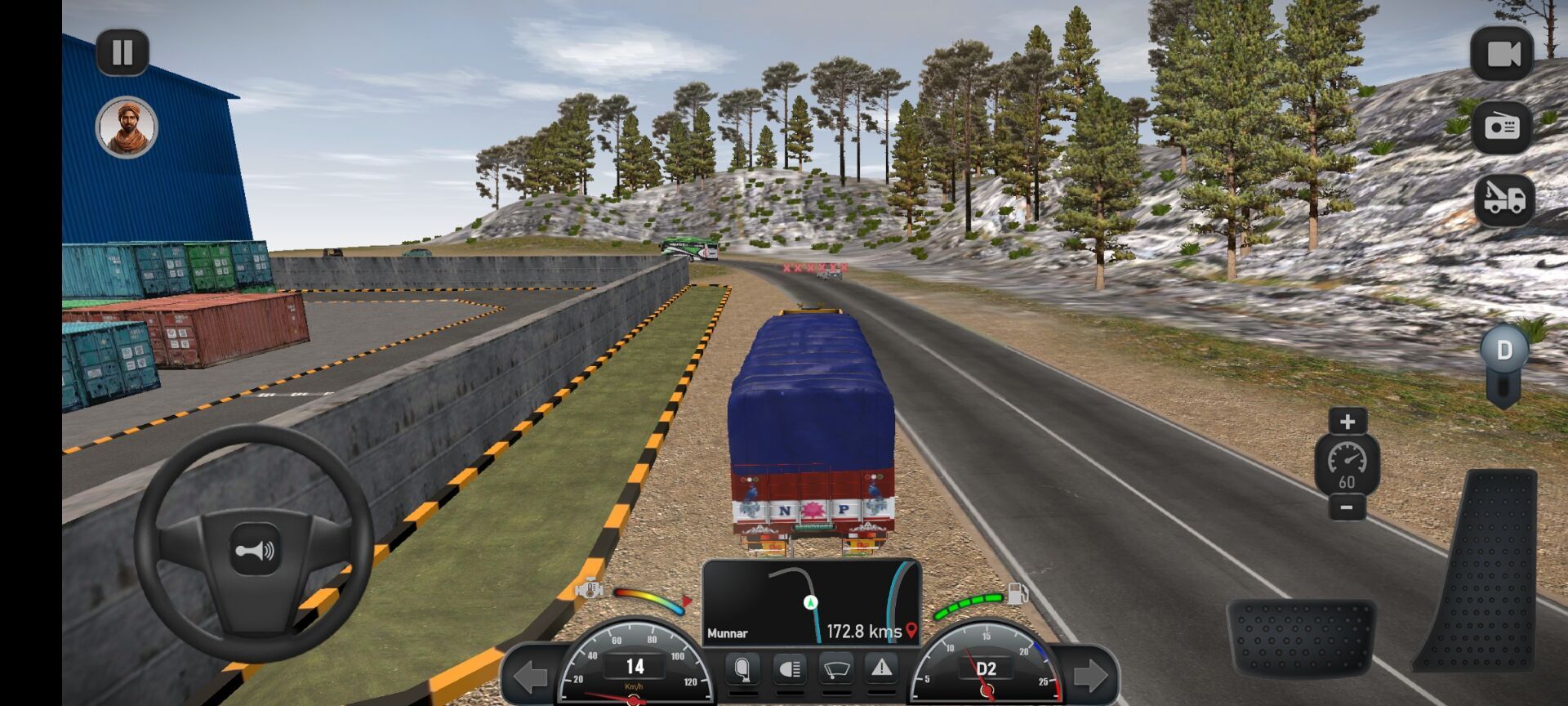Enable the hazard warning lights

(881, 669)
